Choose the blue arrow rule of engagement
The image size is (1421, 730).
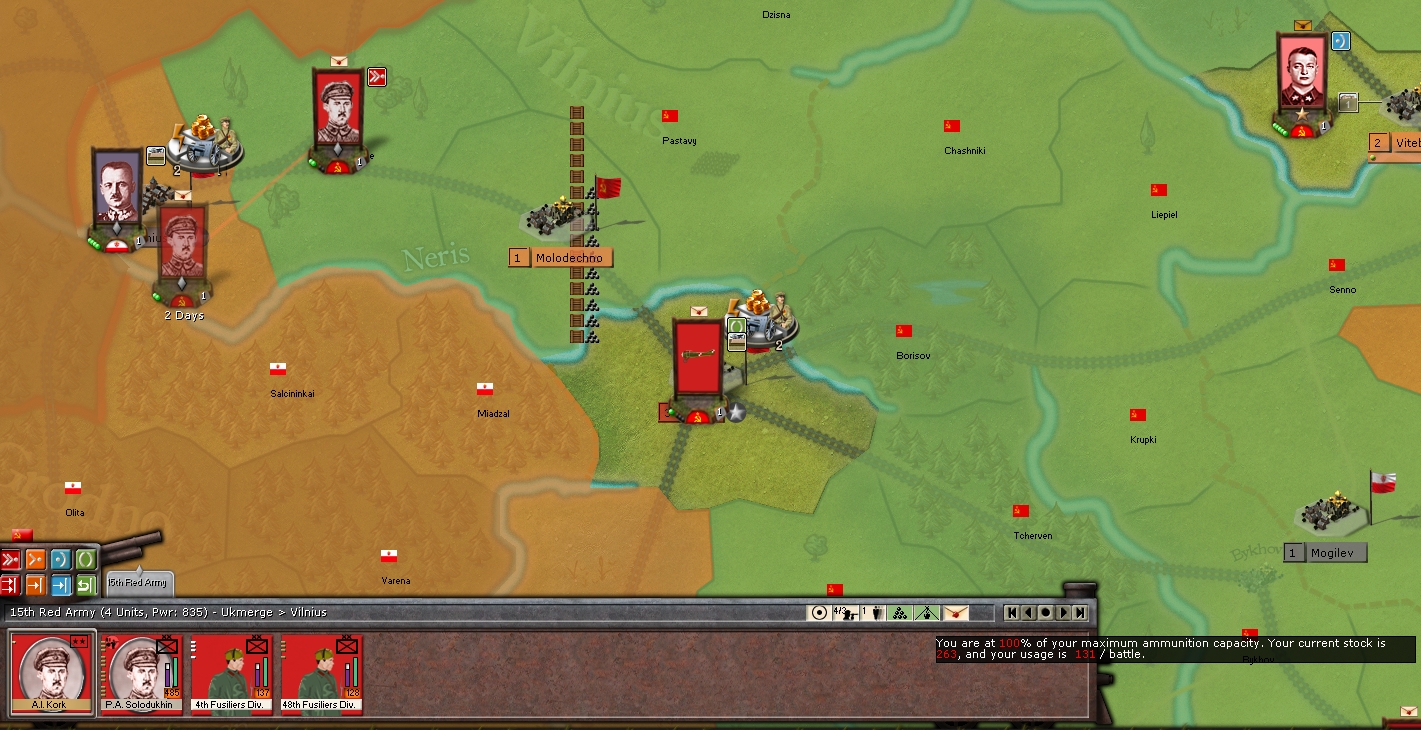[61, 585]
